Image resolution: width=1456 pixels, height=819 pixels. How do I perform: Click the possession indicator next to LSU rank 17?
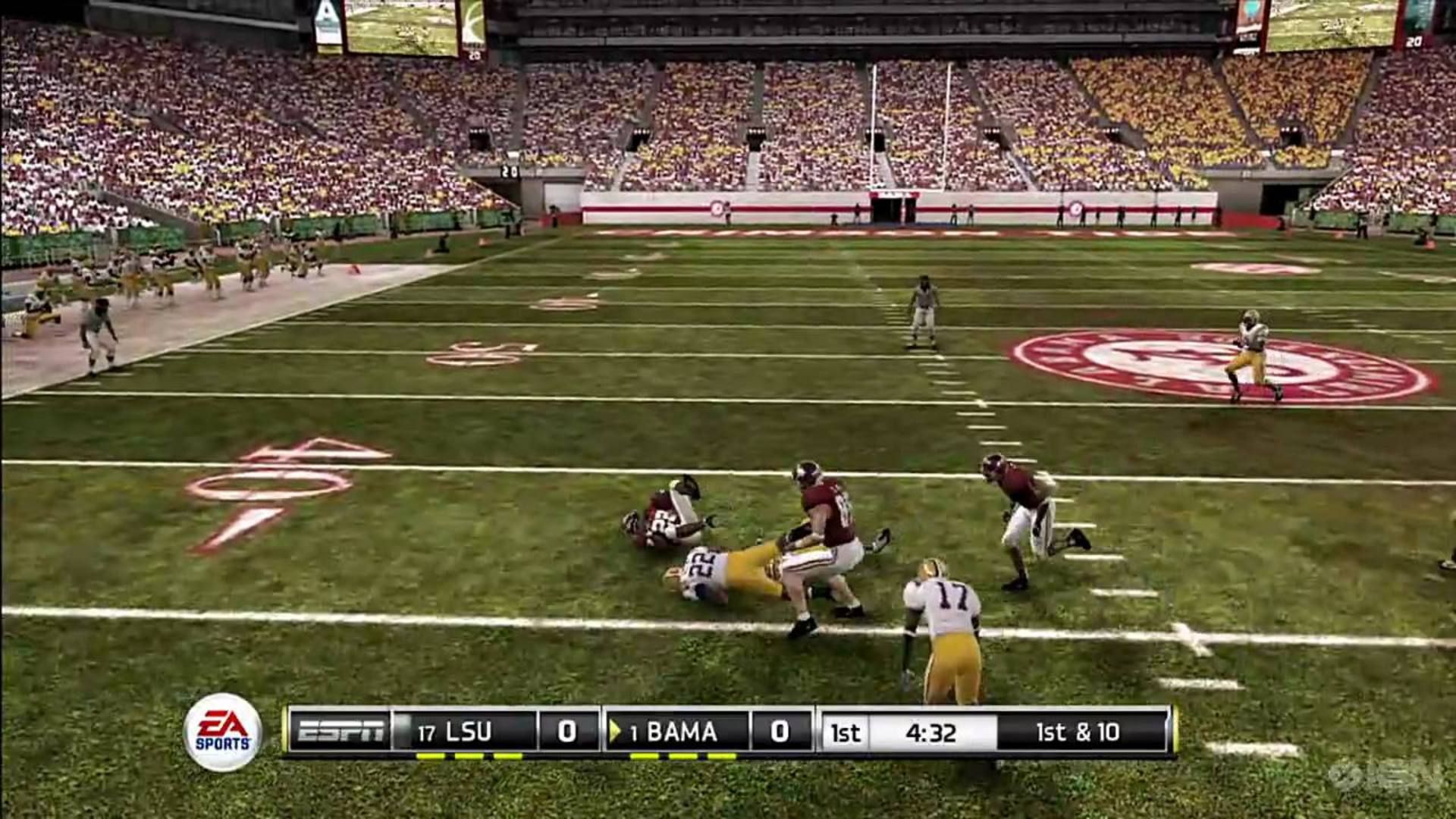pyautogui.click(x=407, y=730)
